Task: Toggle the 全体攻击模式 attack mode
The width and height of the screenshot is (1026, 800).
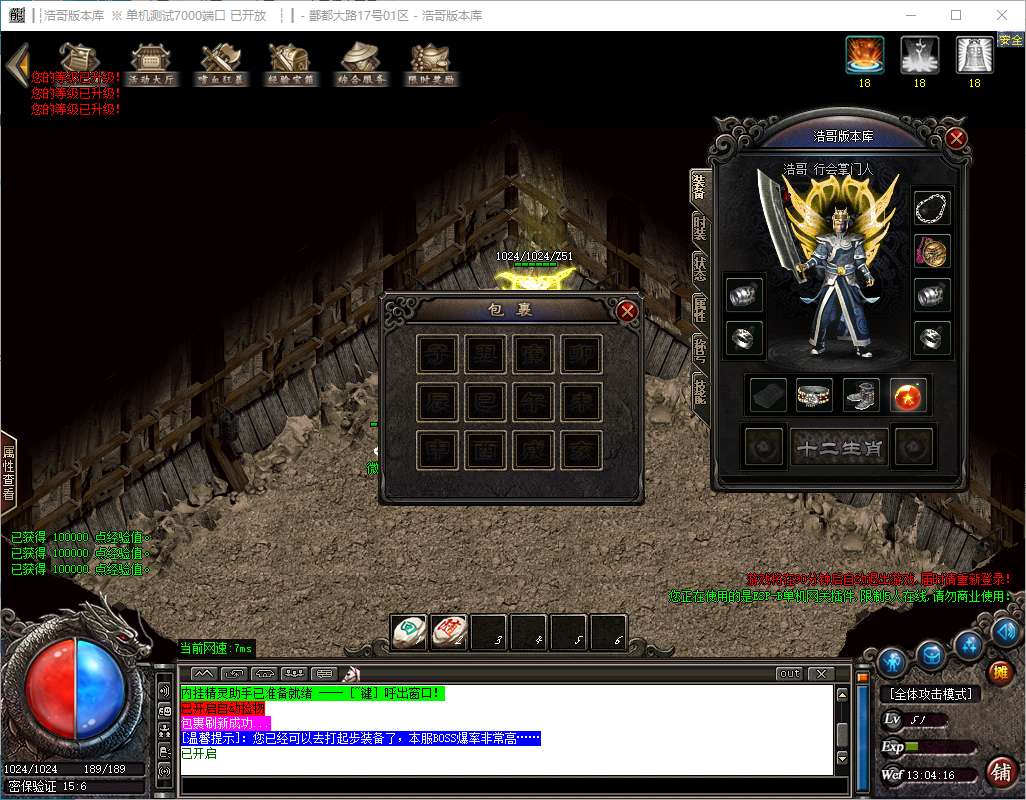Action: [x=929, y=694]
